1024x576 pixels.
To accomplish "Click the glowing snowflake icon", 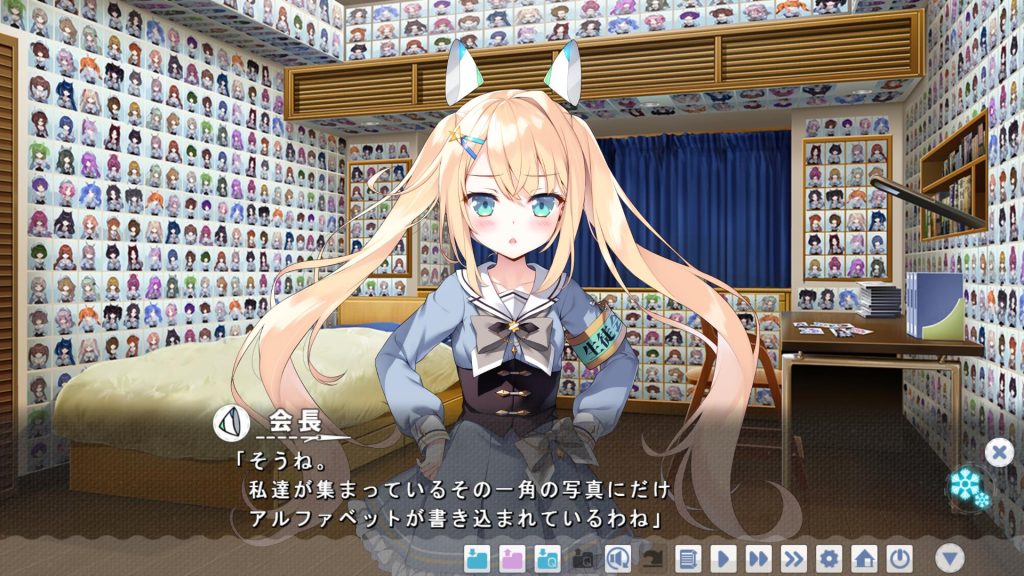I will point(968,487).
